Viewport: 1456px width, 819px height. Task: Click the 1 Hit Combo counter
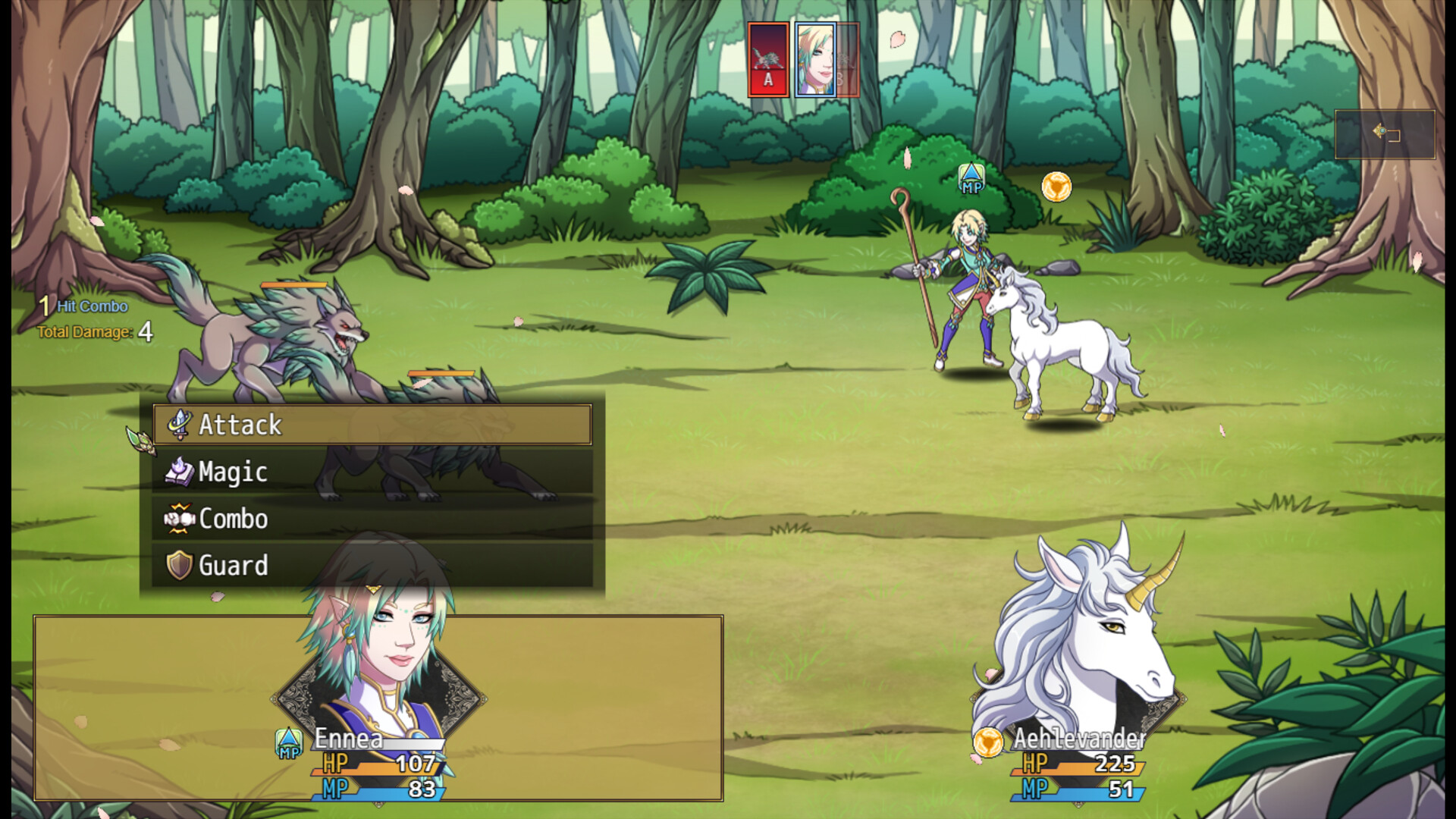tap(81, 306)
